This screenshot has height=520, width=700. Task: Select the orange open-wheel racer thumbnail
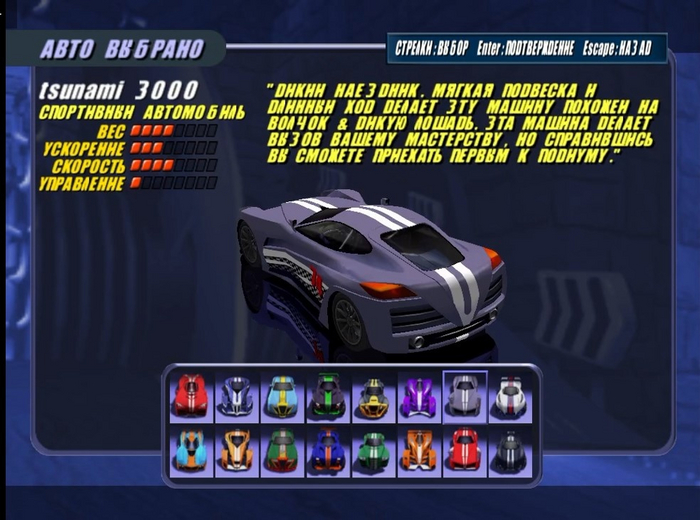[419, 450]
